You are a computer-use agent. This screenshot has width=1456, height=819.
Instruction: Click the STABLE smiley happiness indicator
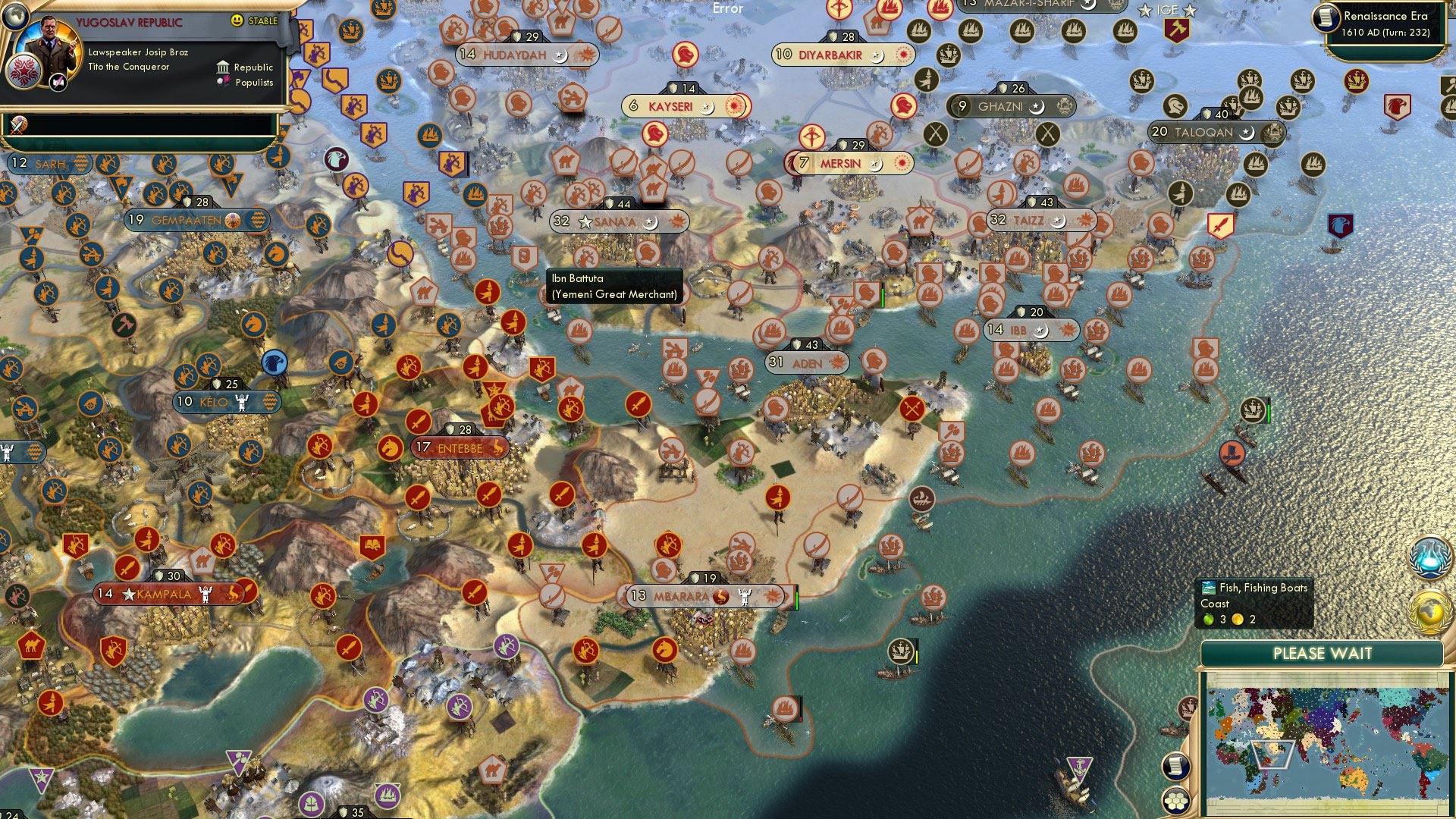tap(237, 20)
